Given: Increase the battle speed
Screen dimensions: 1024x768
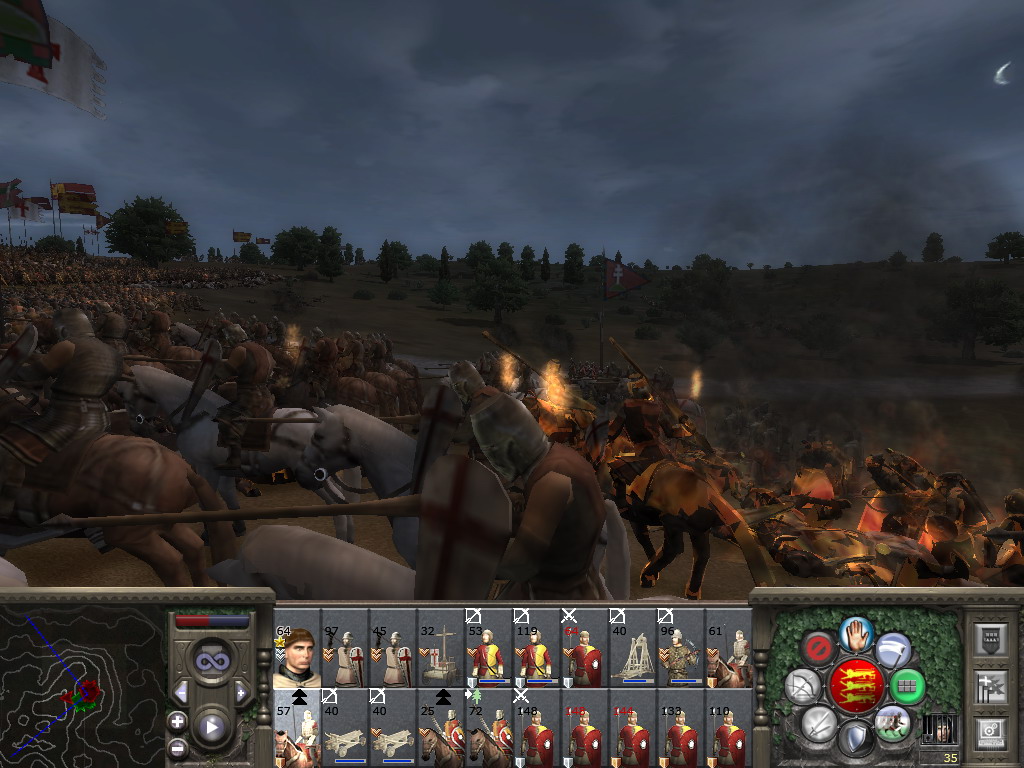Looking at the screenshot, I should coord(241,693).
